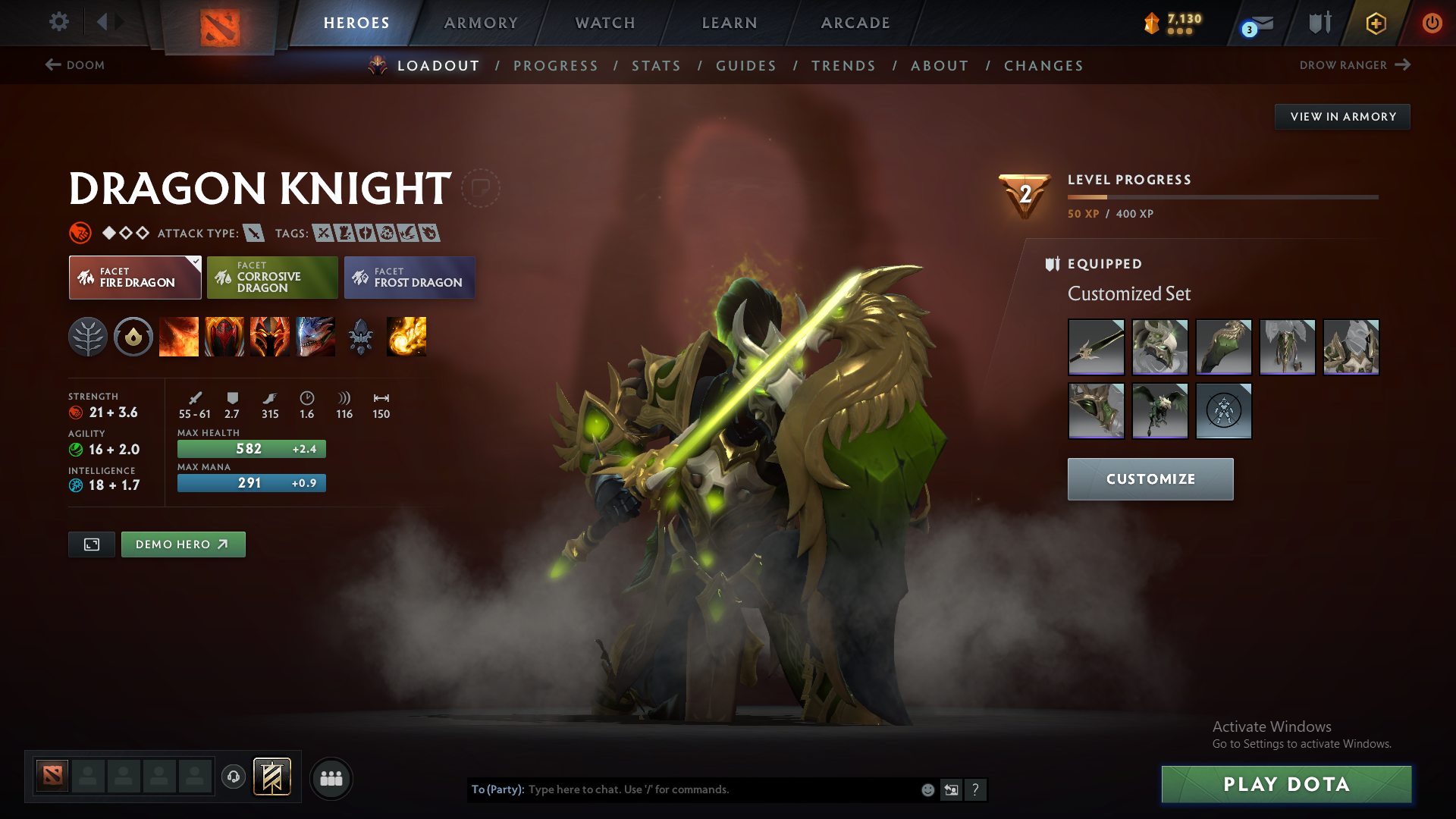The height and width of the screenshot is (819, 1456).
Task: Expand the hero model fullscreen view
Action: click(x=91, y=544)
